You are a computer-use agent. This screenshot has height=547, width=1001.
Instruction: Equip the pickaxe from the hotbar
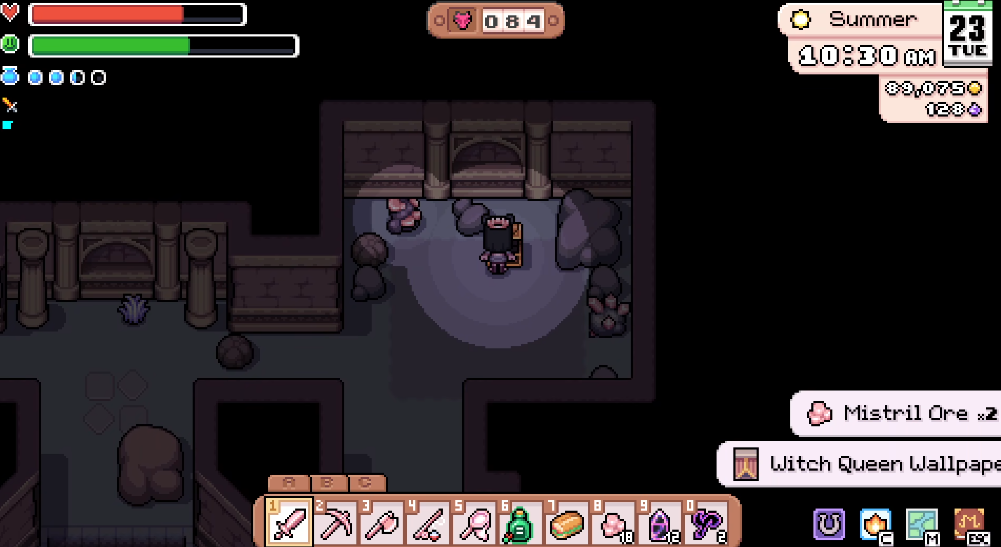tap(337, 522)
